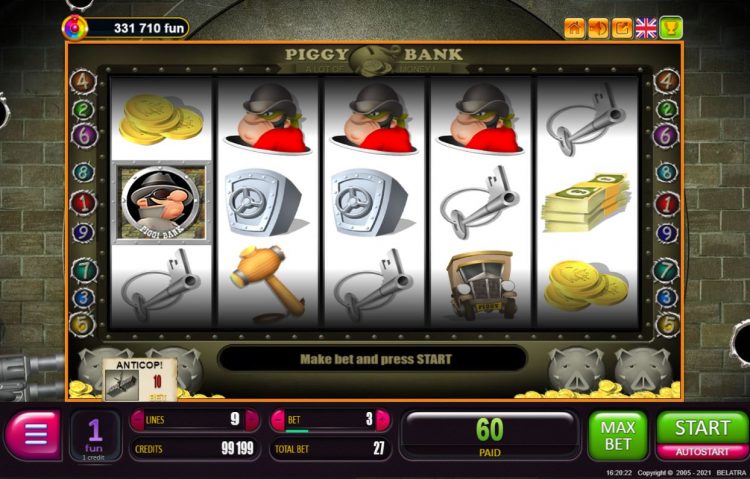
Task: Change the 1 fun coin denomination
Action: 95,436
